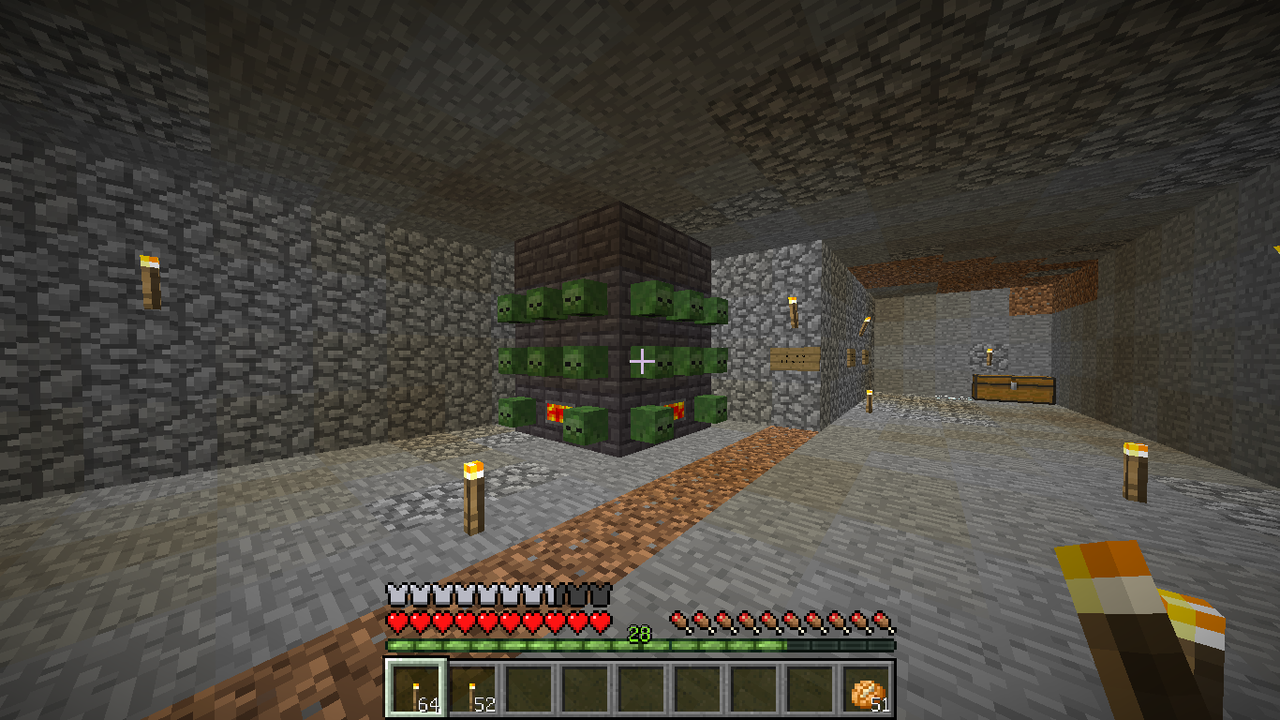
Task: Click the damaged heart at the right of health bar
Action: [x=601, y=623]
